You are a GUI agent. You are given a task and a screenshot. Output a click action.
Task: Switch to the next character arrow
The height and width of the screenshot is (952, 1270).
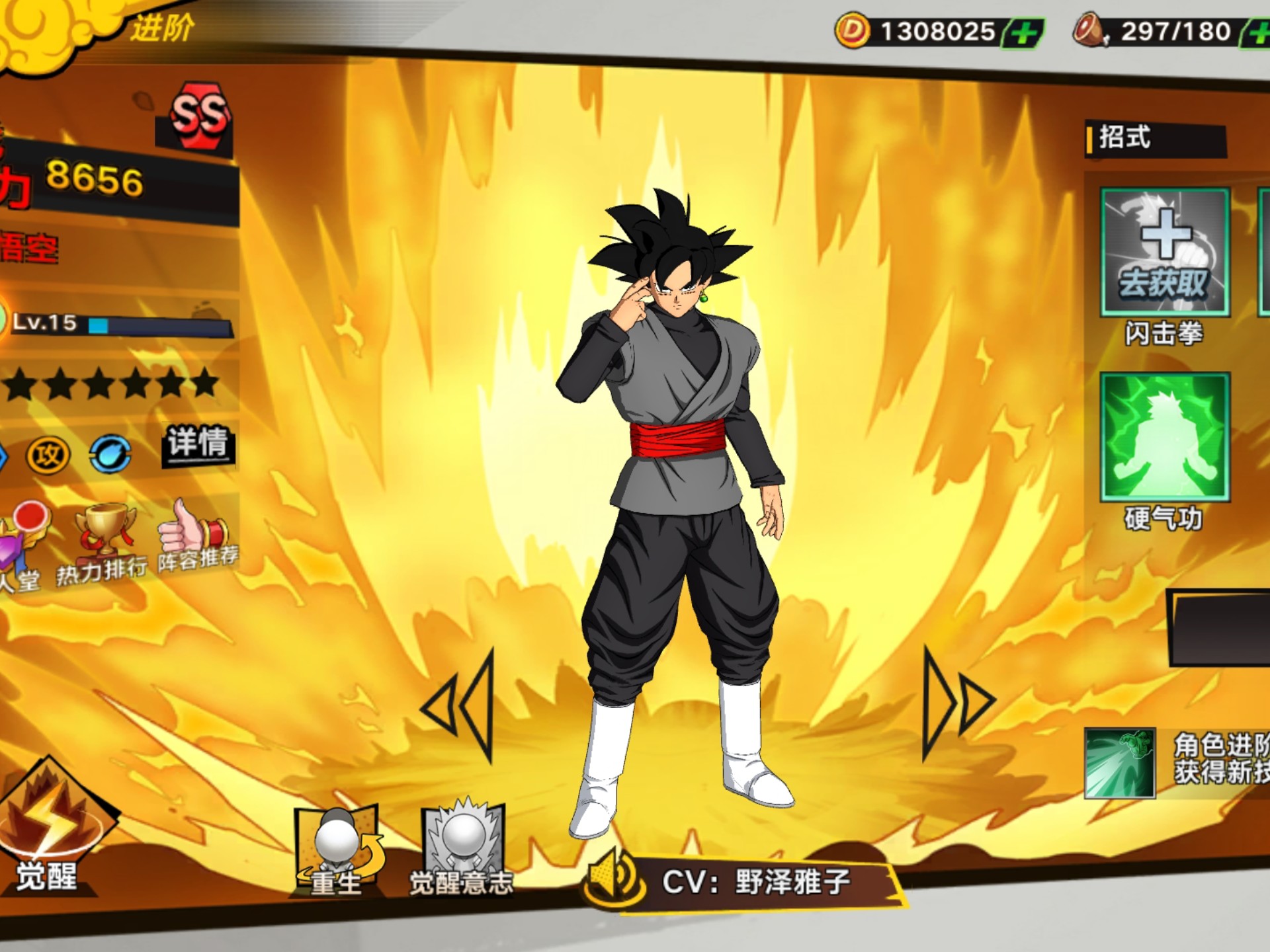[956, 703]
